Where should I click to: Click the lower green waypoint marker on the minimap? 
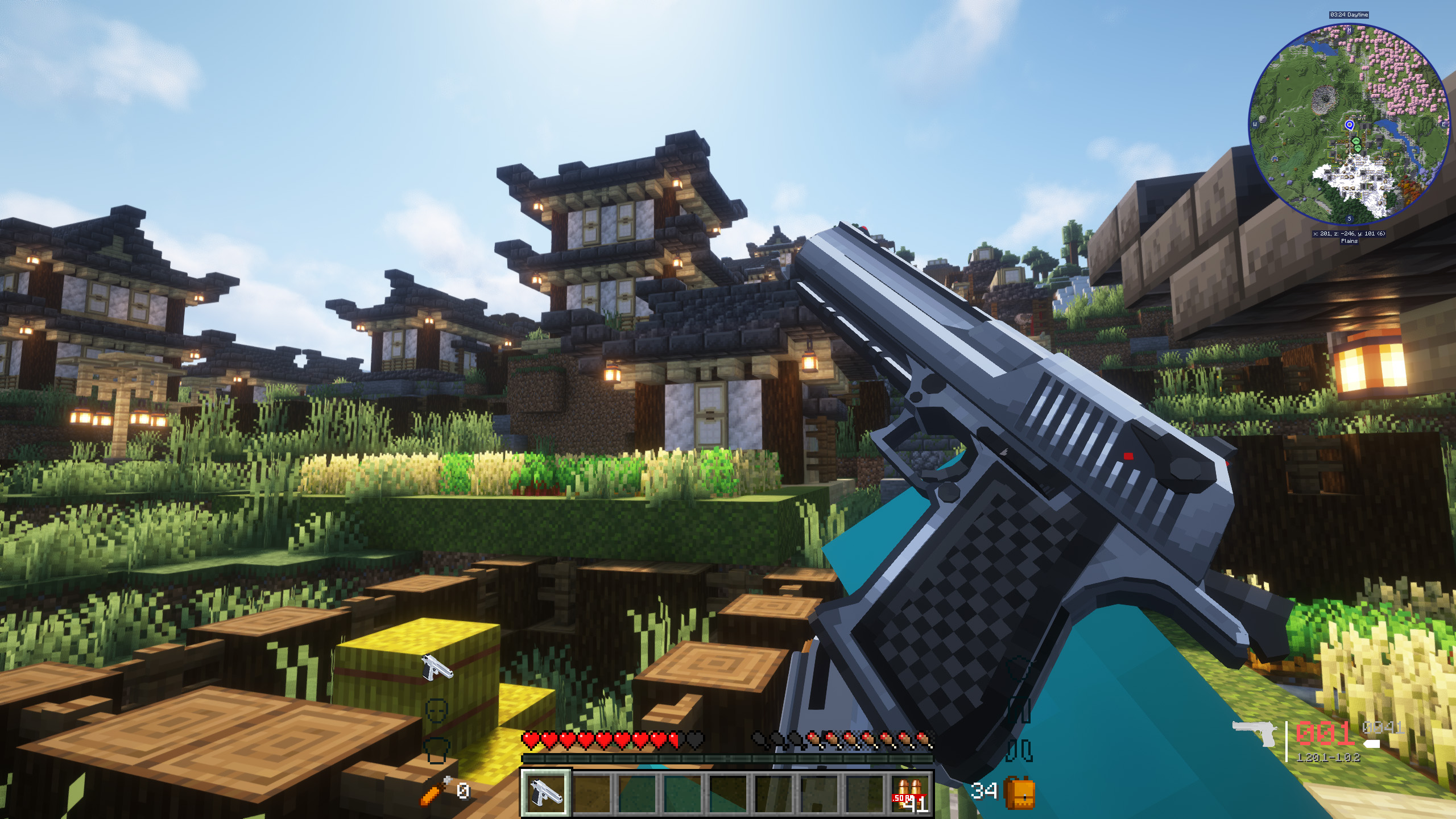pyautogui.click(x=1359, y=148)
